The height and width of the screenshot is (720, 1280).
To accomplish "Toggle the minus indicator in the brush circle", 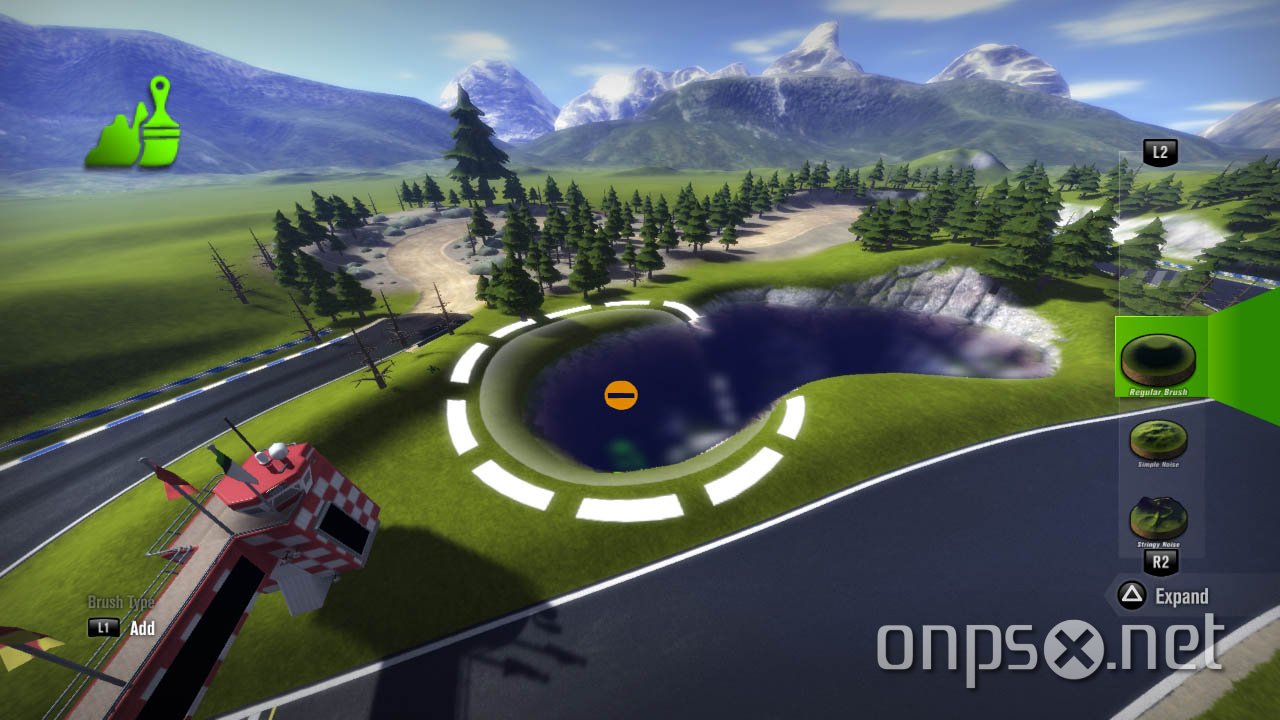I will [x=620, y=393].
